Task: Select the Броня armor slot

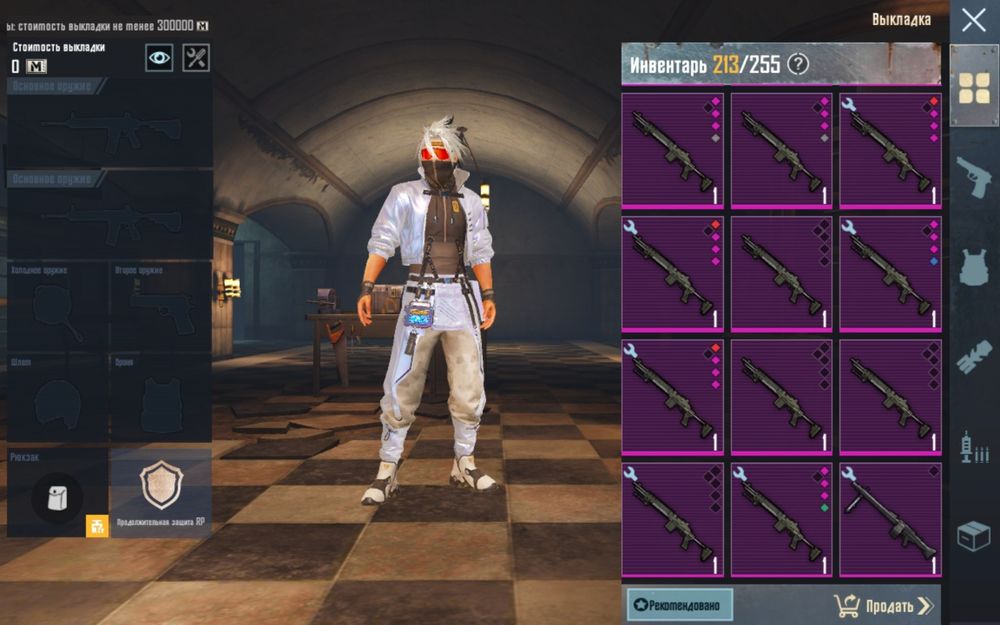Action: (x=160, y=400)
